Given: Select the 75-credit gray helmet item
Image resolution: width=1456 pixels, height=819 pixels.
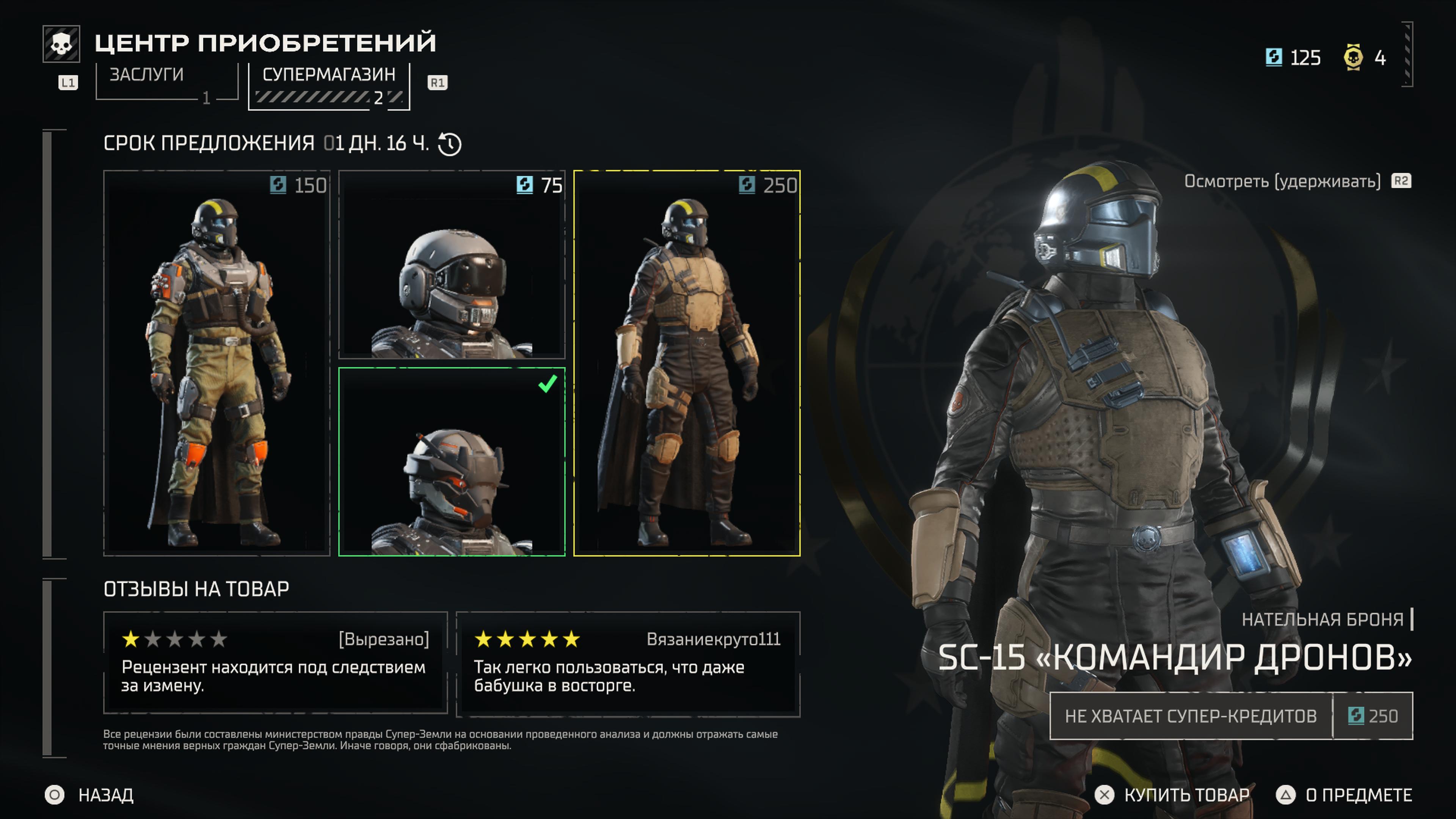Looking at the screenshot, I should [x=452, y=265].
